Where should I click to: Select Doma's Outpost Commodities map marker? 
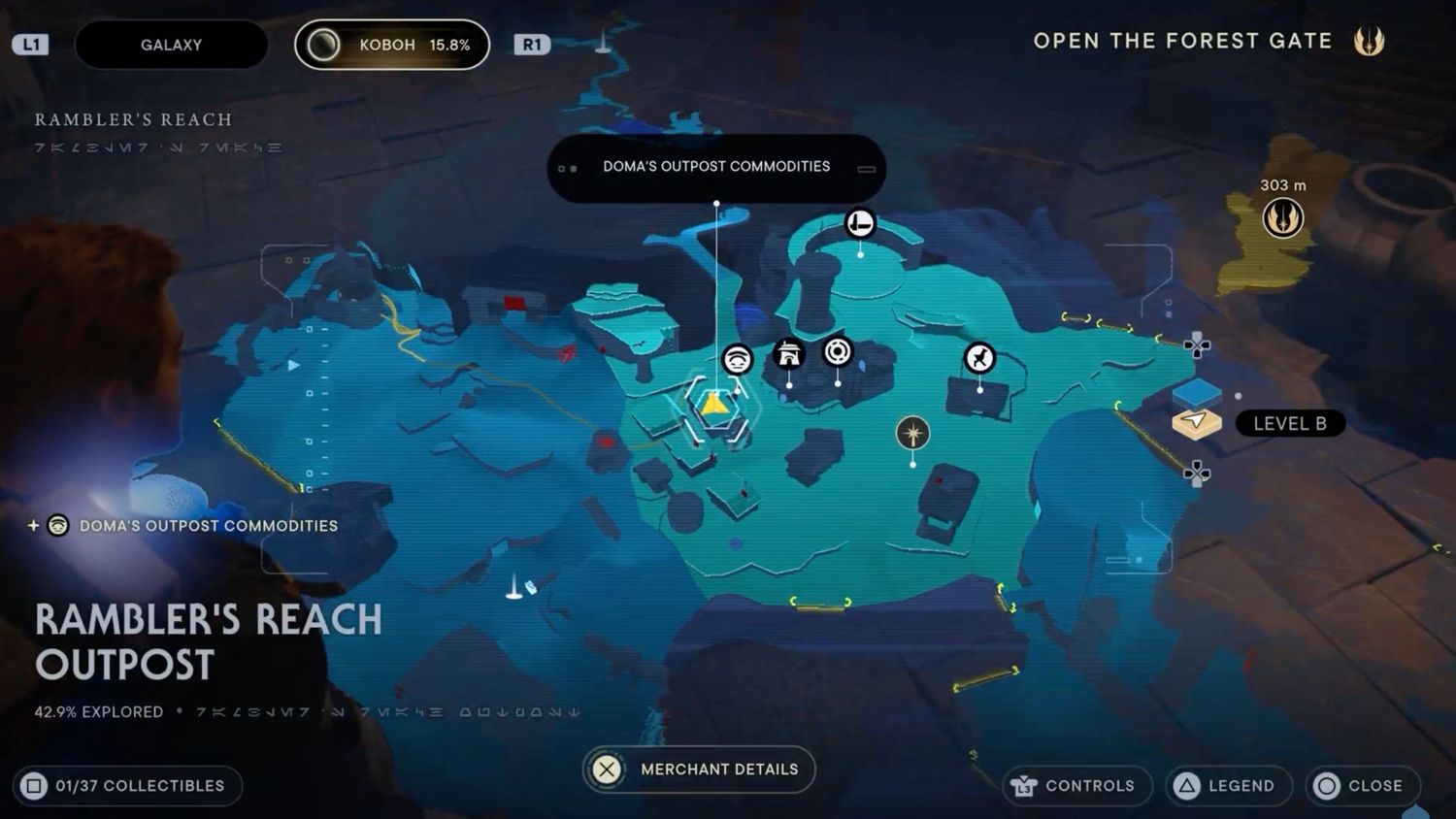point(738,361)
